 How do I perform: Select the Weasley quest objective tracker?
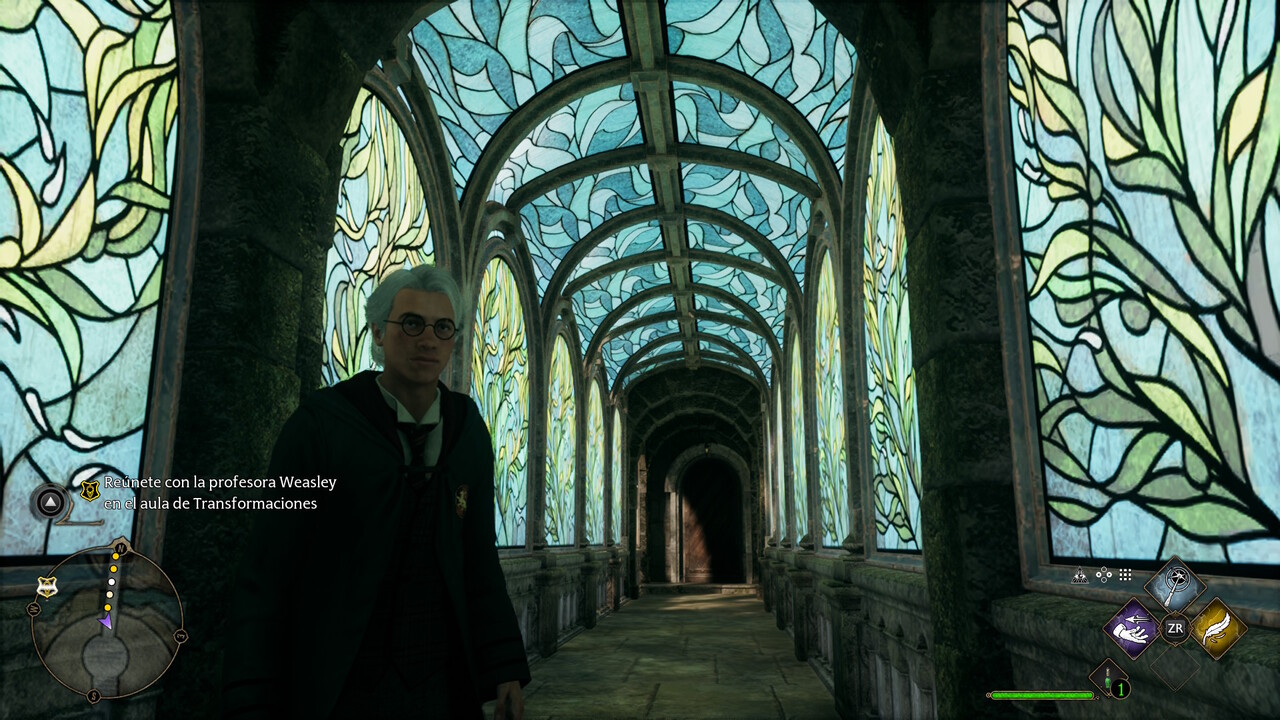pyautogui.click(x=220, y=493)
